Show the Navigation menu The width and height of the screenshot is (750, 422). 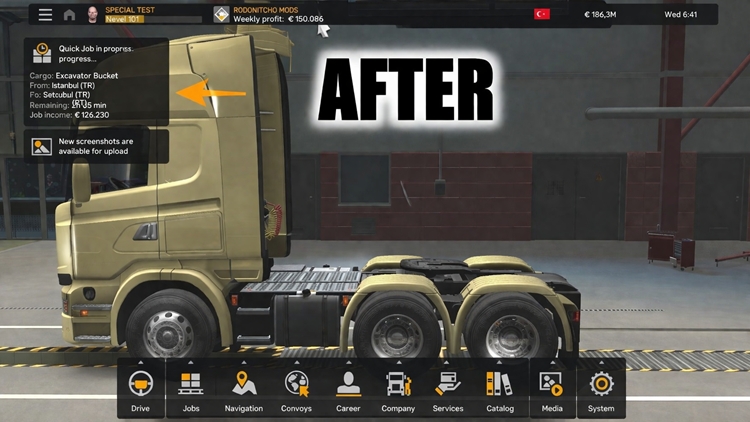243,388
